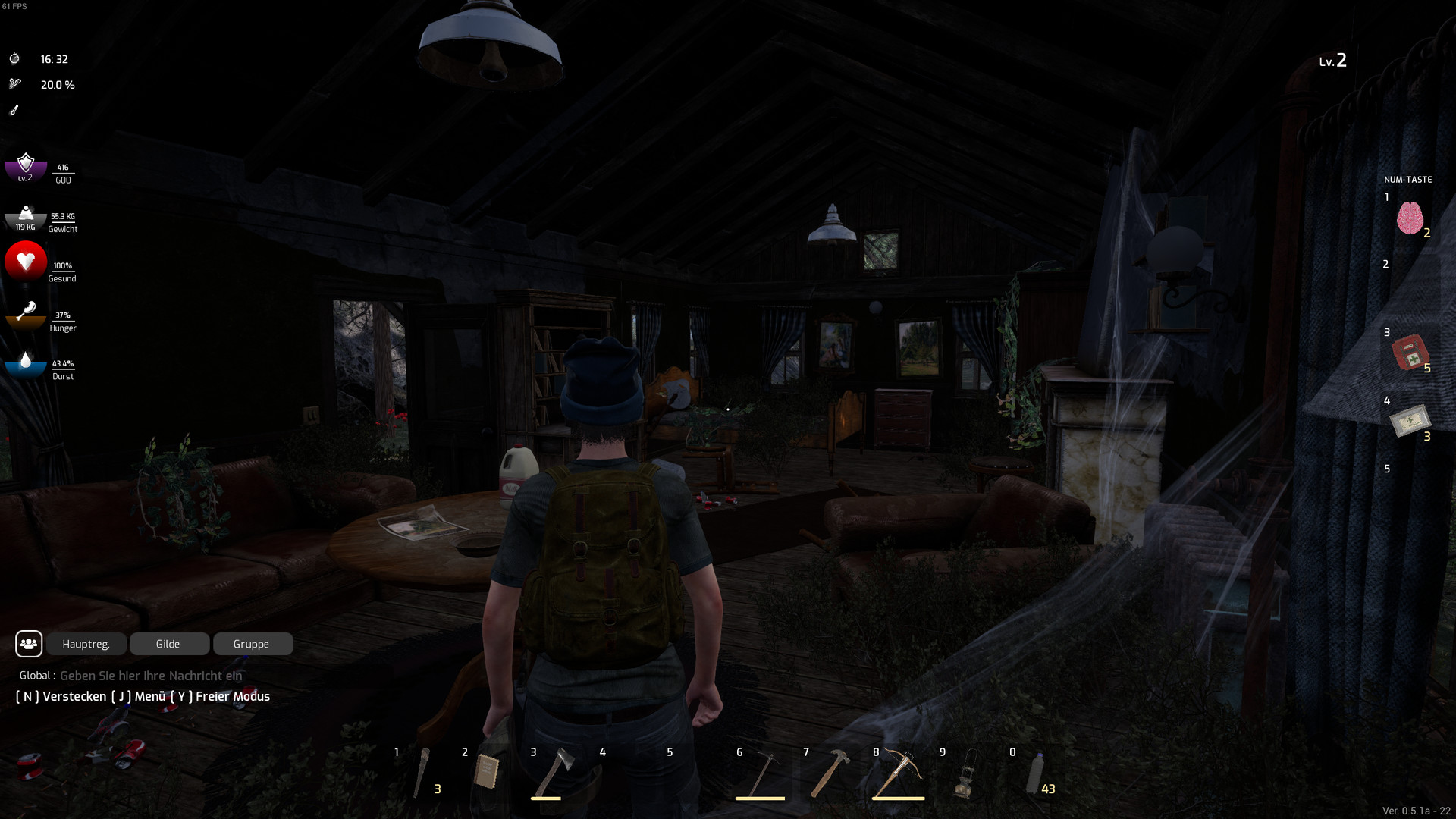Click the Hauptreg. chat button
Image resolution: width=1456 pixels, height=819 pixels.
pyautogui.click(x=86, y=644)
